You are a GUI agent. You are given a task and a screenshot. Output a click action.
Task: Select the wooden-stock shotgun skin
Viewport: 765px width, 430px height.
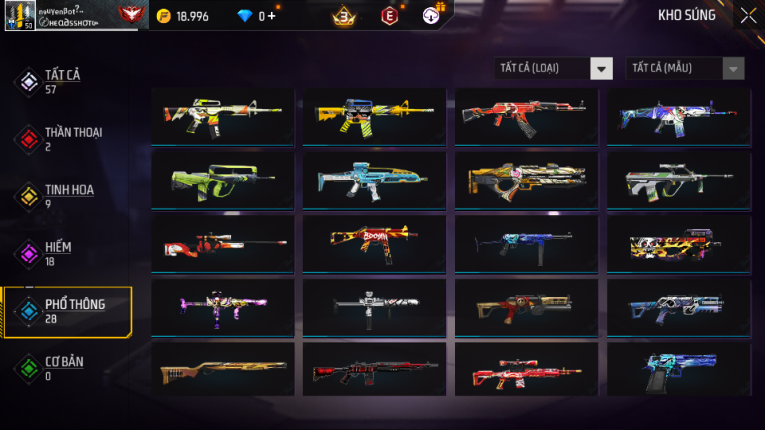pyautogui.click(x=222, y=369)
